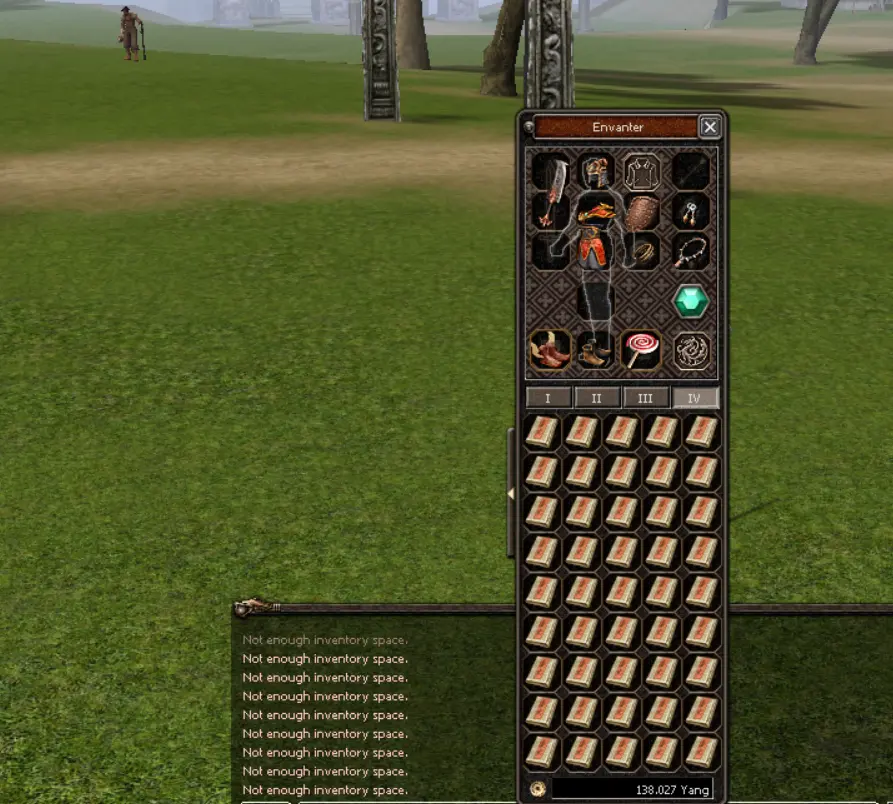Select the red winged shoes item
This screenshot has height=804, width=893.
point(550,351)
